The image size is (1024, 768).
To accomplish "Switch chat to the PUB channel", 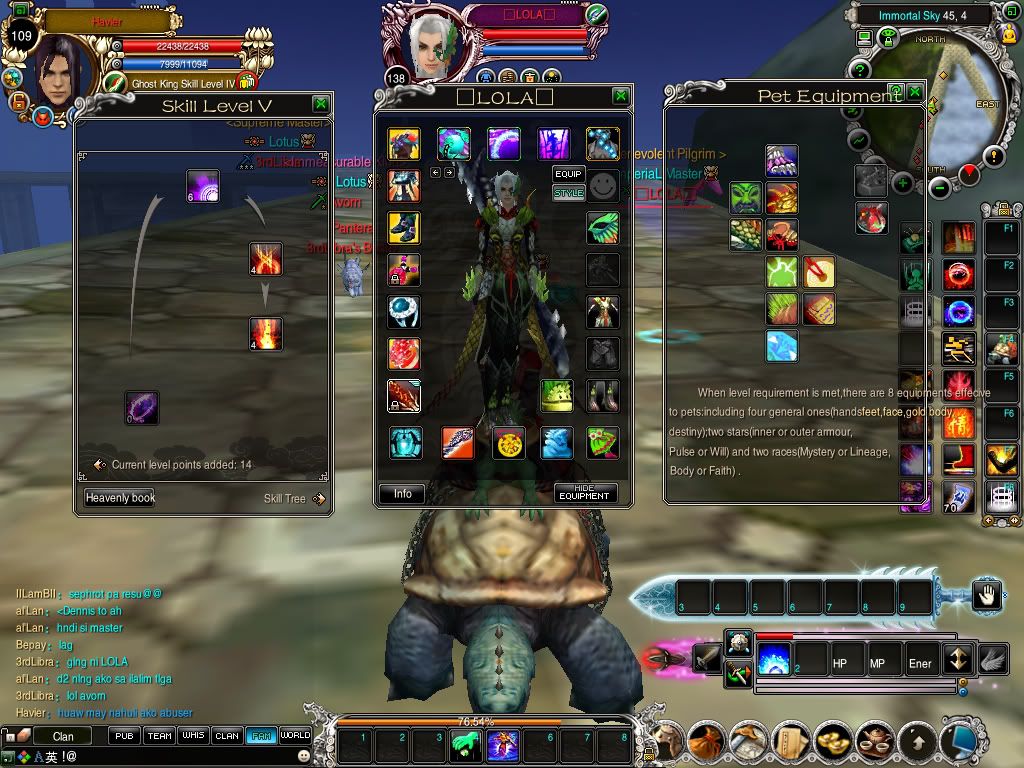I will point(124,736).
